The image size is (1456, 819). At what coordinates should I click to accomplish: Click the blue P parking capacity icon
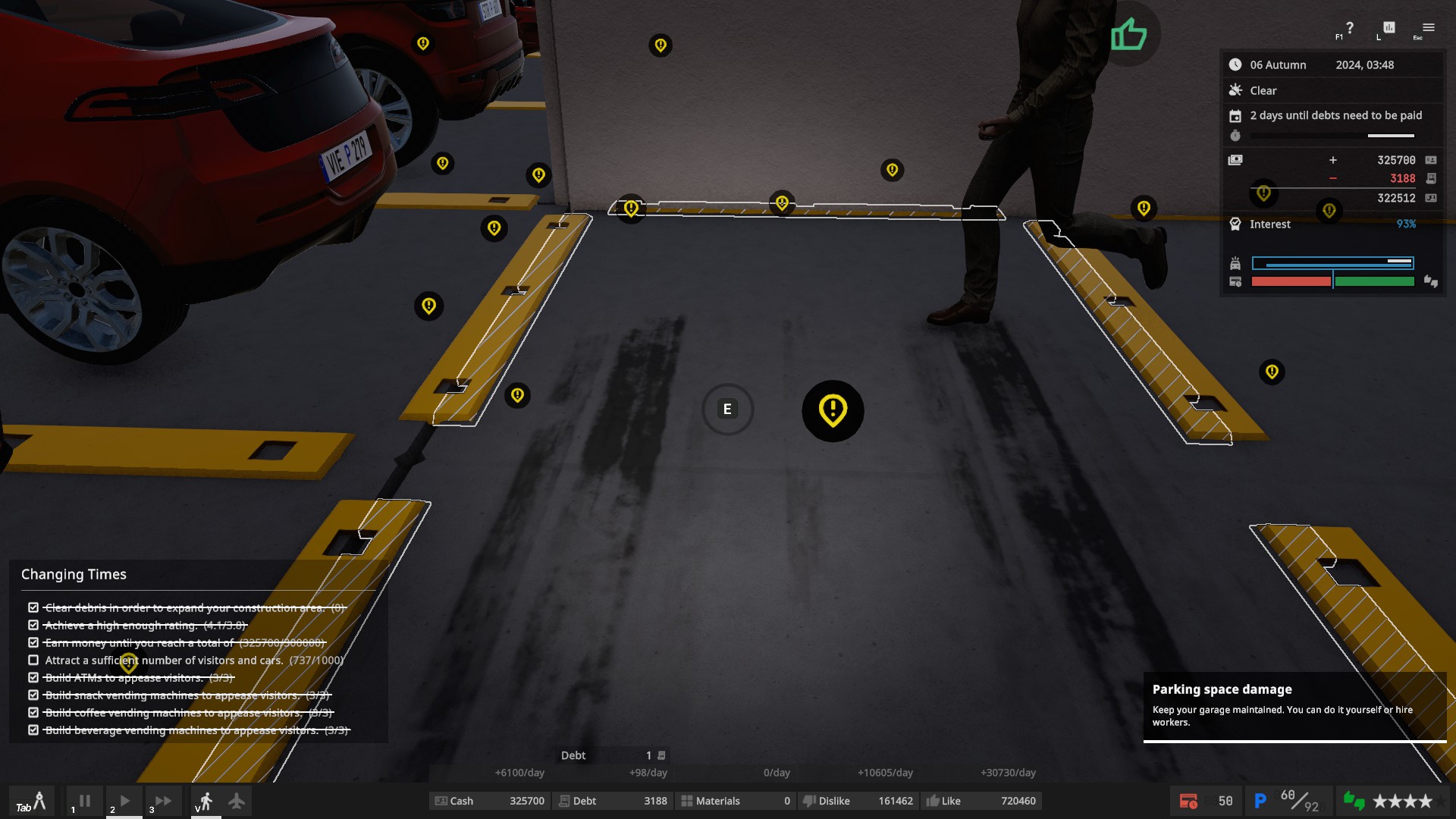[1261, 800]
